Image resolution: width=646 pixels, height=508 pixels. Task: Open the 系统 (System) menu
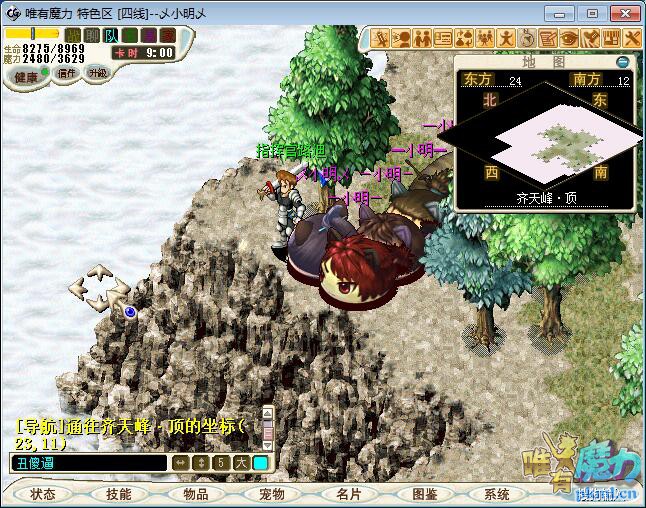pyautogui.click(x=497, y=494)
